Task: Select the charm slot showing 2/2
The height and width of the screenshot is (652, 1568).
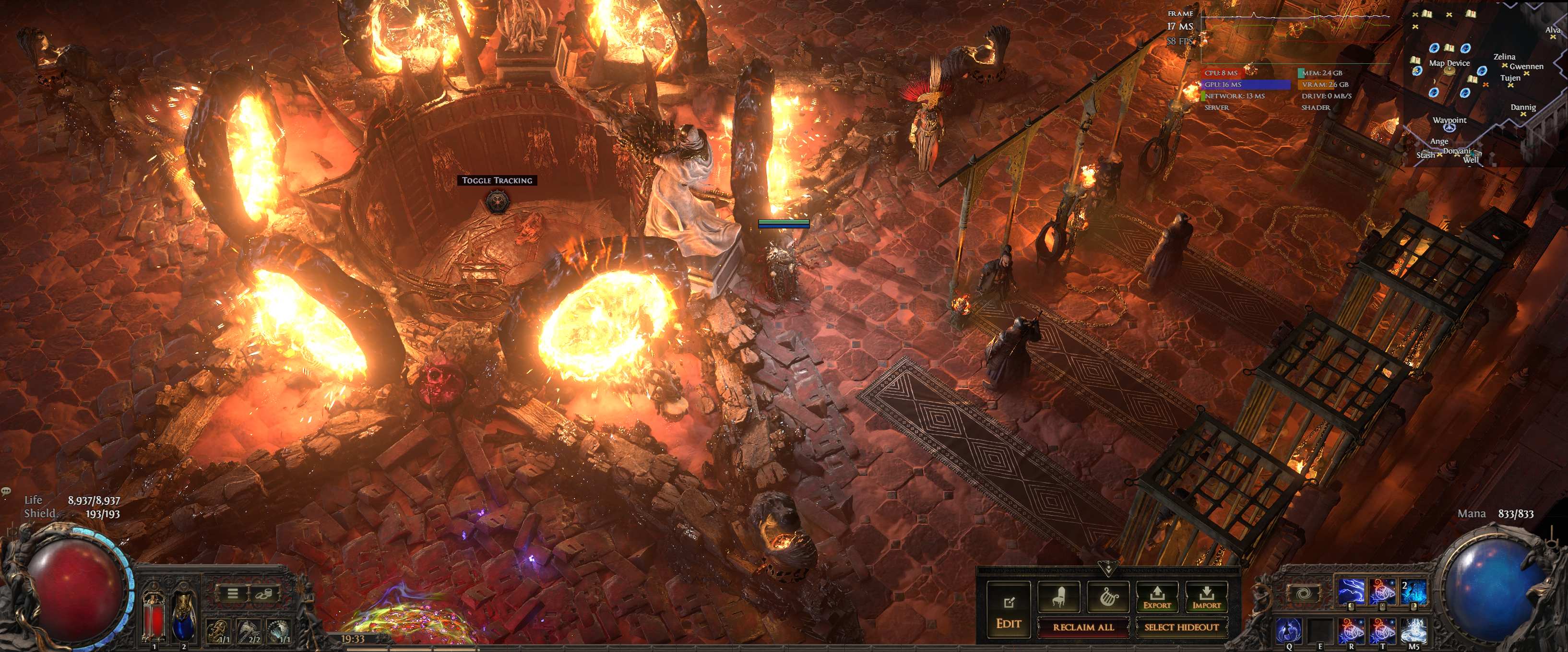Action: coord(249,631)
